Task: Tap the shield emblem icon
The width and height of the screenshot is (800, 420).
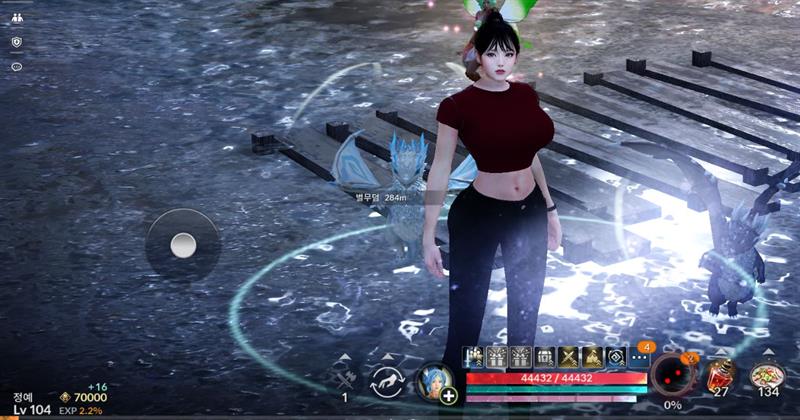Action: coord(16,42)
